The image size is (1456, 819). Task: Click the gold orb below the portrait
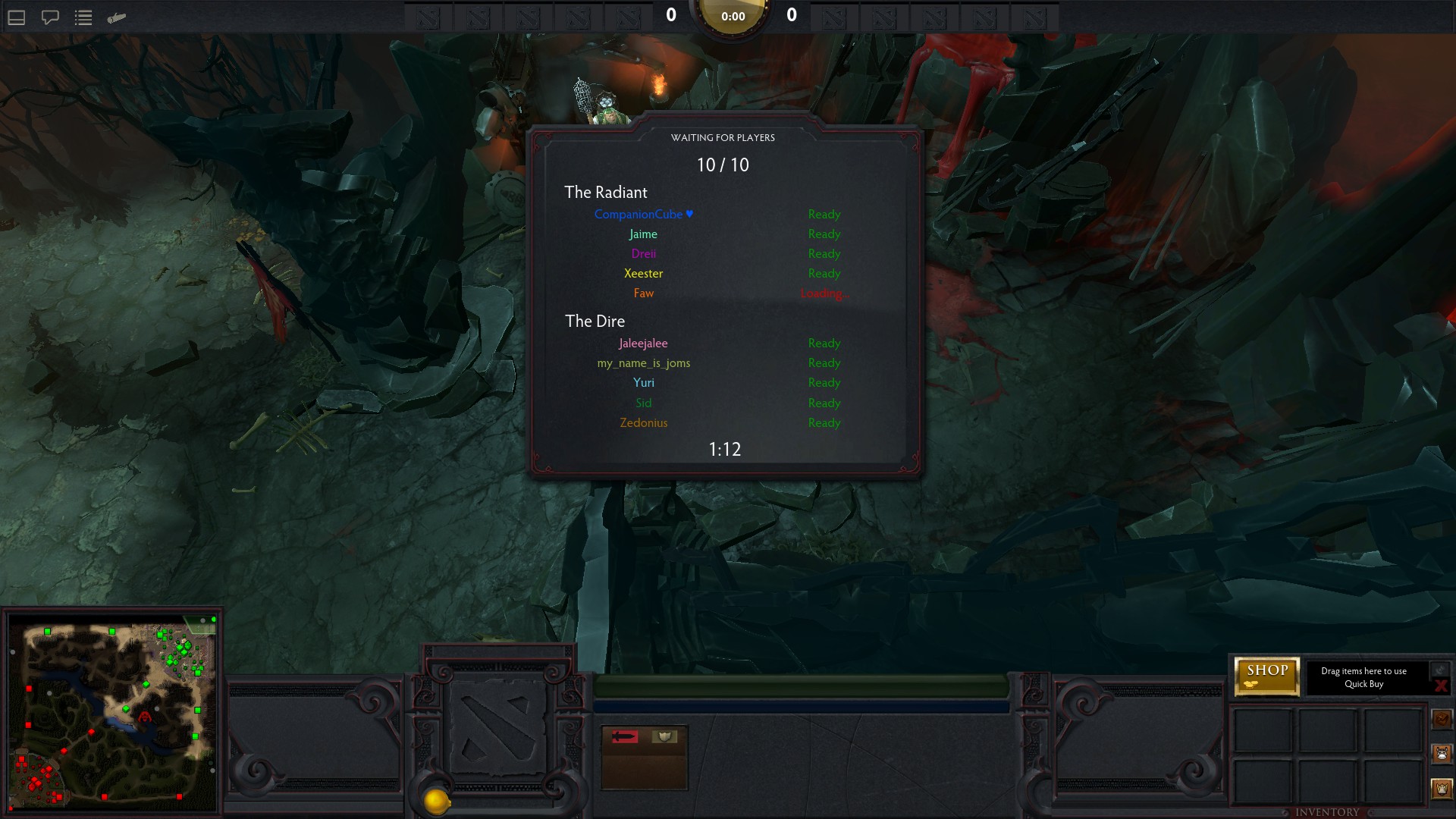coord(437,801)
